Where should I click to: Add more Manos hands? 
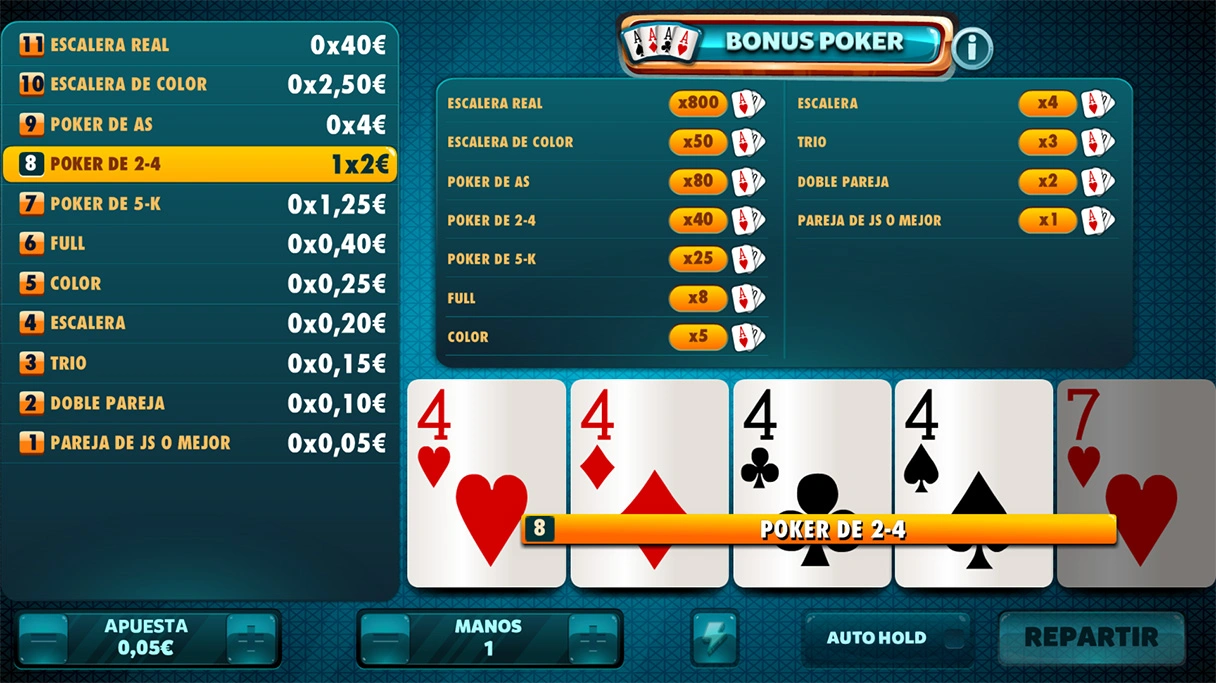point(593,638)
